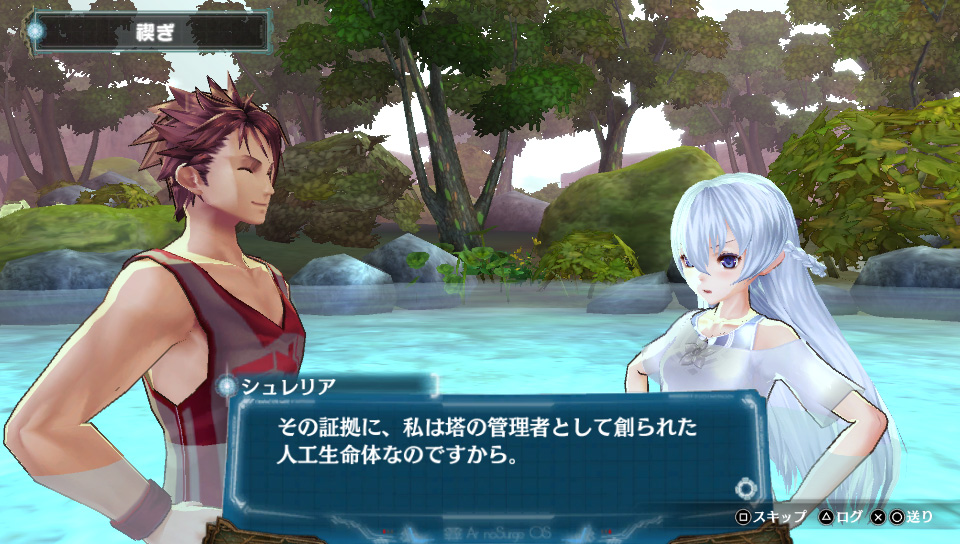Click the spinning ring continue indicator
The height and width of the screenshot is (544, 960).
pos(745,488)
